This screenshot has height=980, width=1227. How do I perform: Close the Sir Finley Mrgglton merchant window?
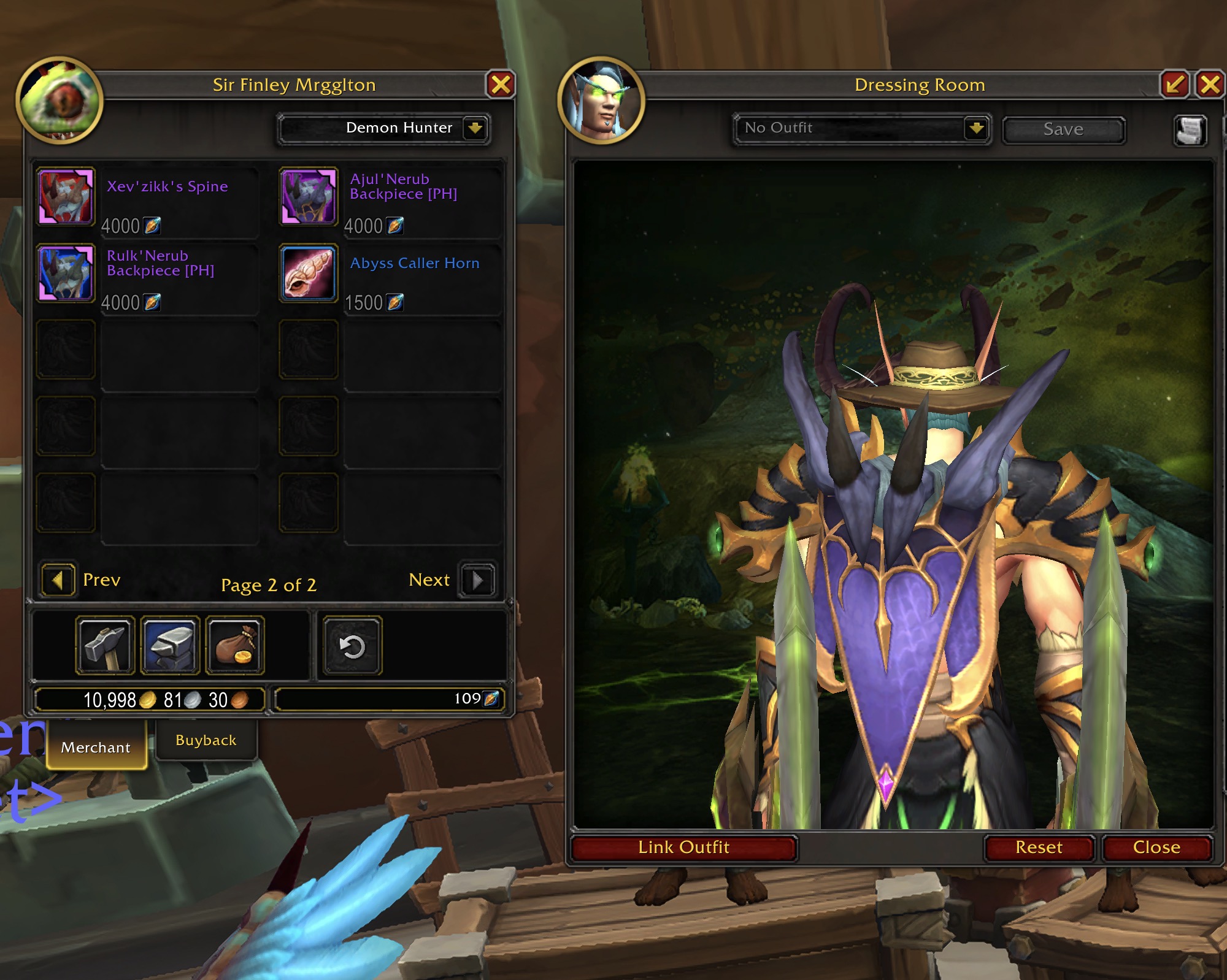coord(501,85)
